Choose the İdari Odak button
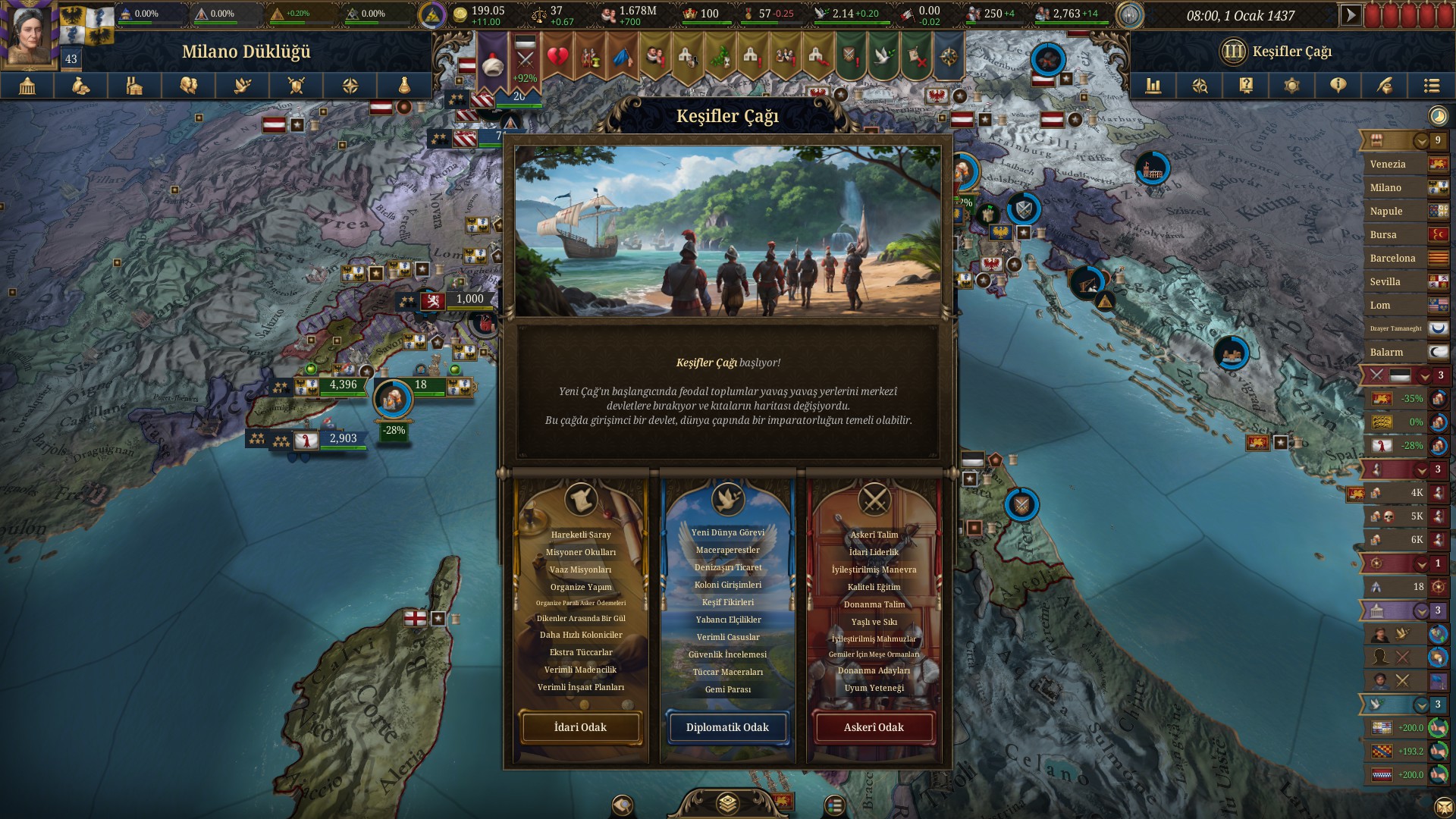The height and width of the screenshot is (819, 1456). tap(580, 727)
